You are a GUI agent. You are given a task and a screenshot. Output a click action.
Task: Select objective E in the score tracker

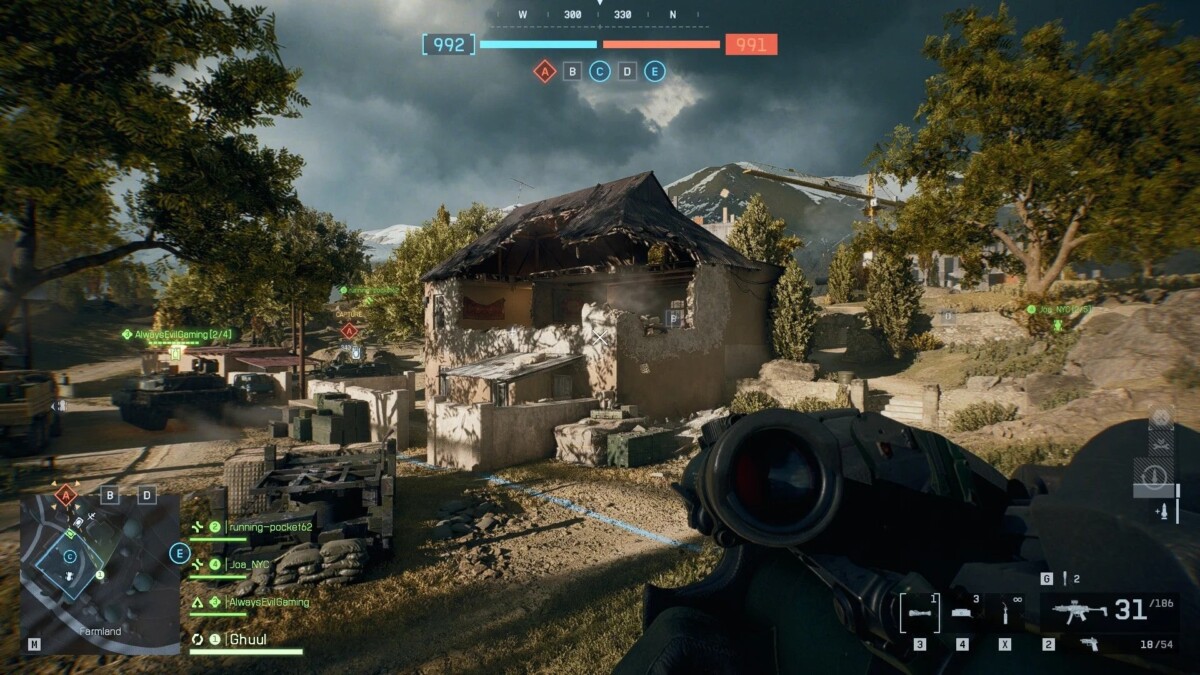coord(654,71)
